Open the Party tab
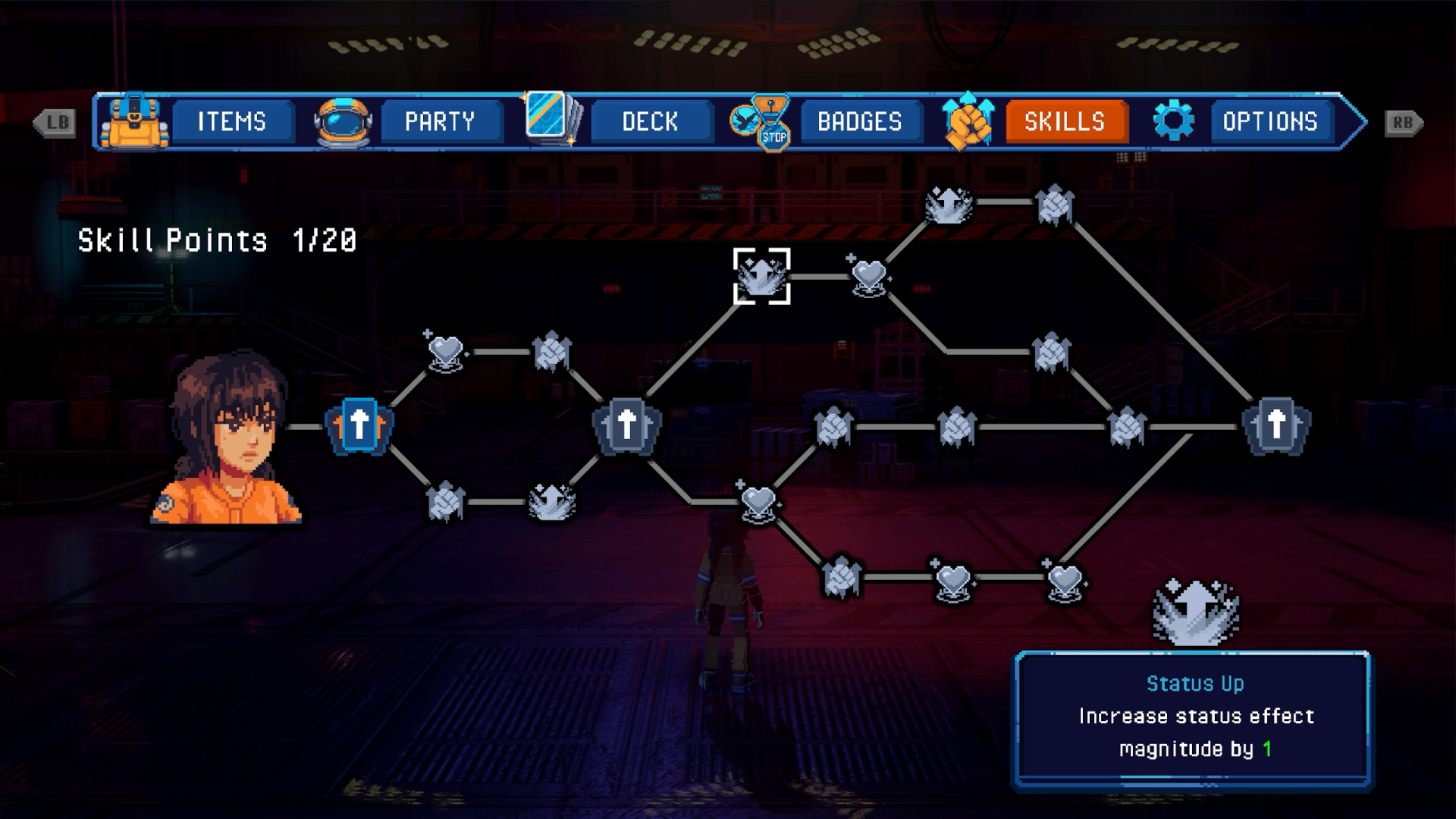Screen dimensions: 1456x819 click(x=440, y=121)
